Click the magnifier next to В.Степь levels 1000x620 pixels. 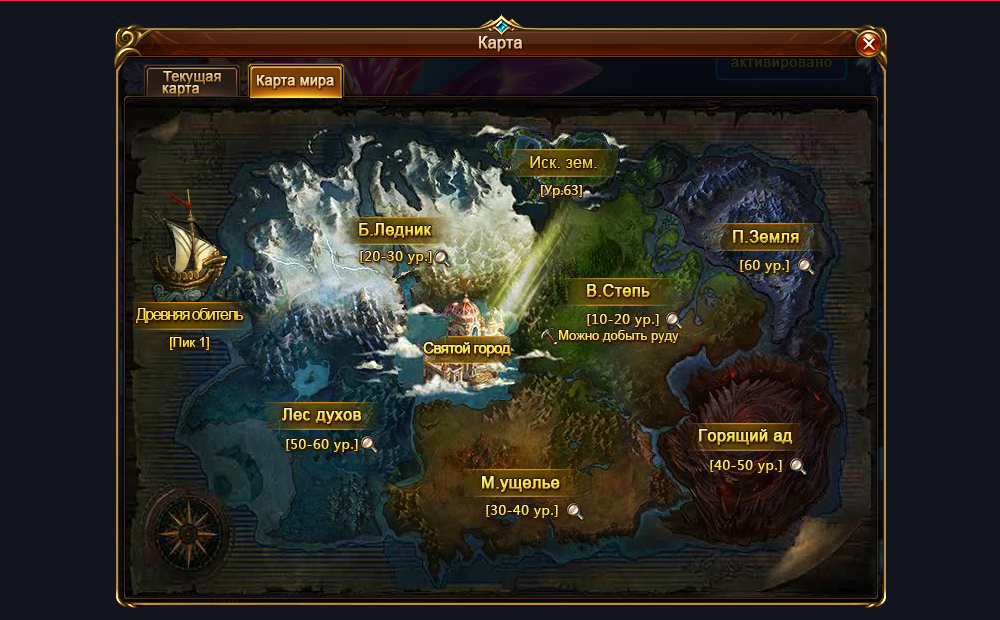[674, 320]
